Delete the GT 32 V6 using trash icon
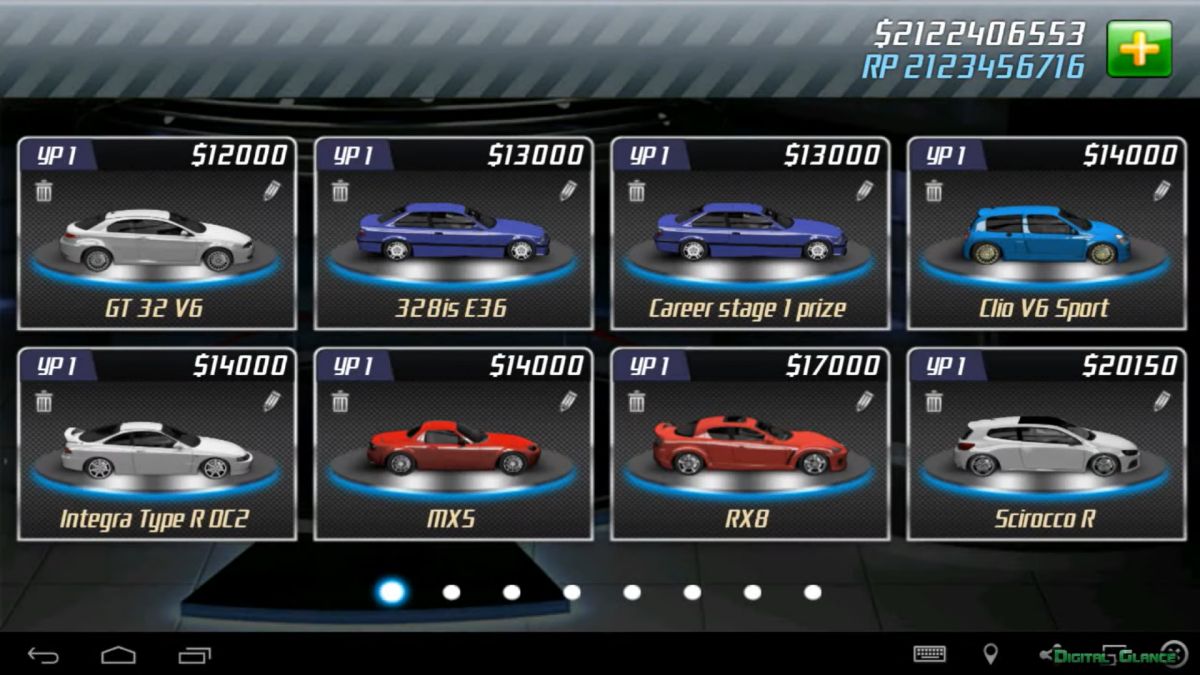The width and height of the screenshot is (1200, 675). [44, 191]
